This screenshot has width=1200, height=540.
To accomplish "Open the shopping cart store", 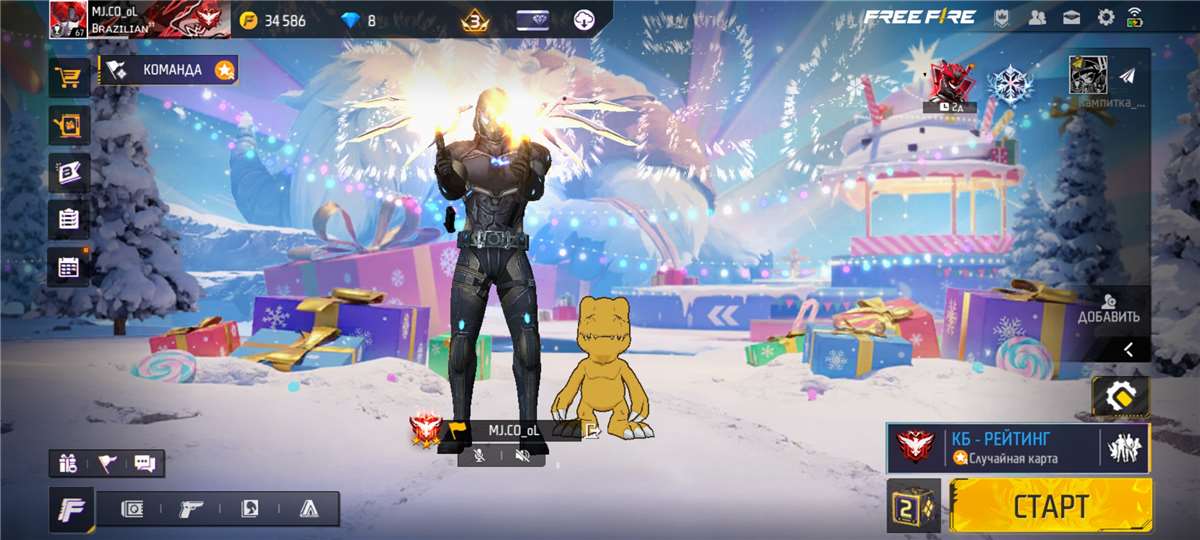I will pos(70,77).
